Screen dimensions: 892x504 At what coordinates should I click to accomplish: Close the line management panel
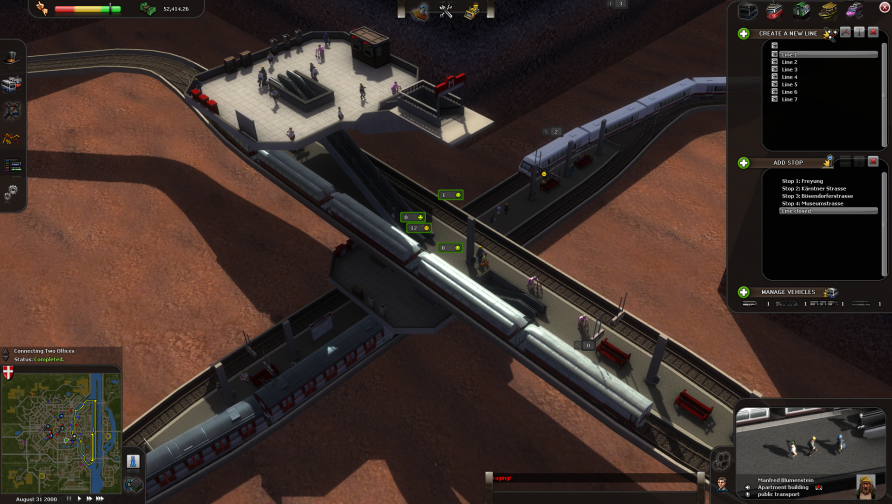coord(873,33)
